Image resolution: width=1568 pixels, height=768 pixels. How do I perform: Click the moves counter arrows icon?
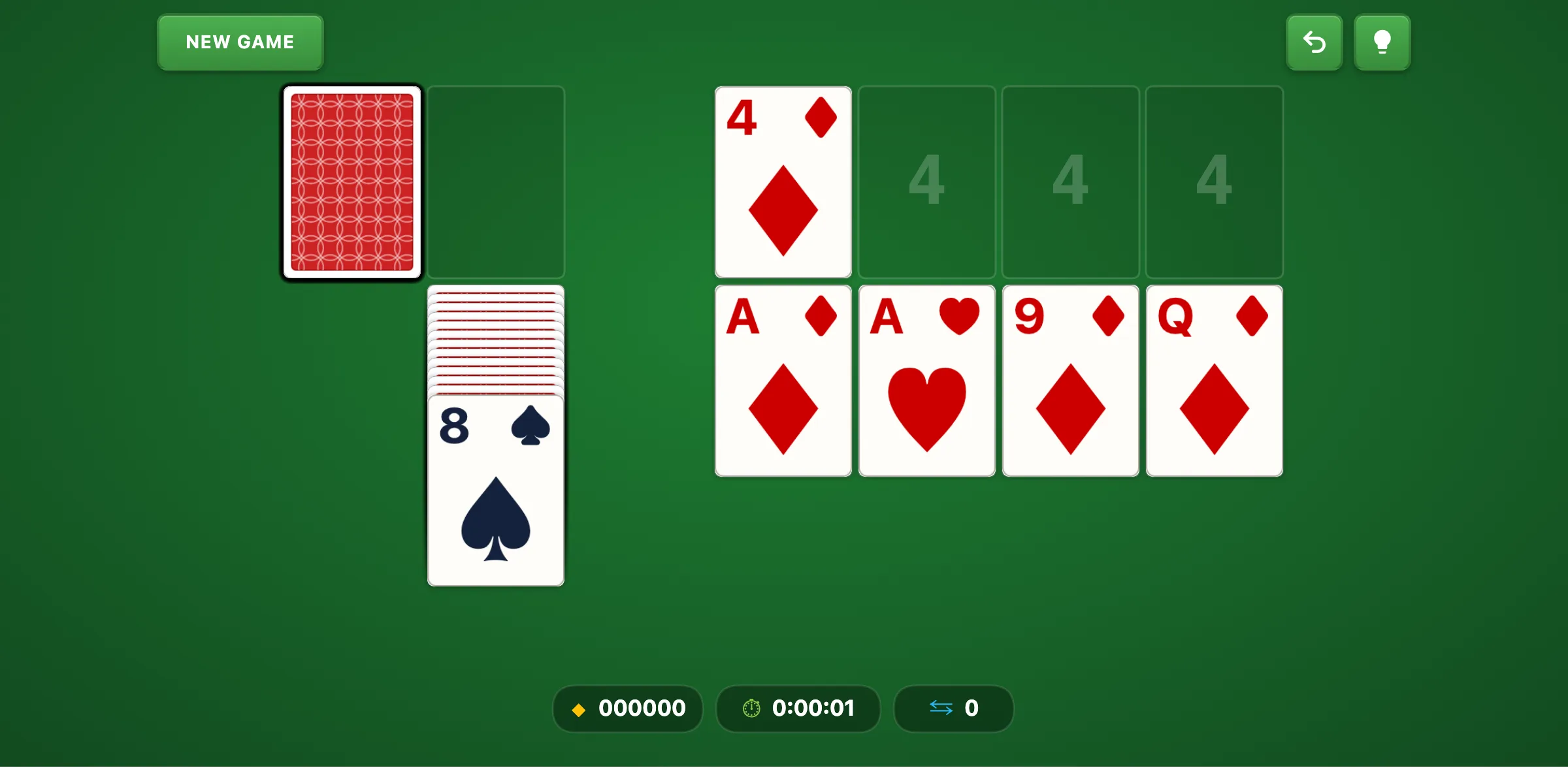(941, 709)
